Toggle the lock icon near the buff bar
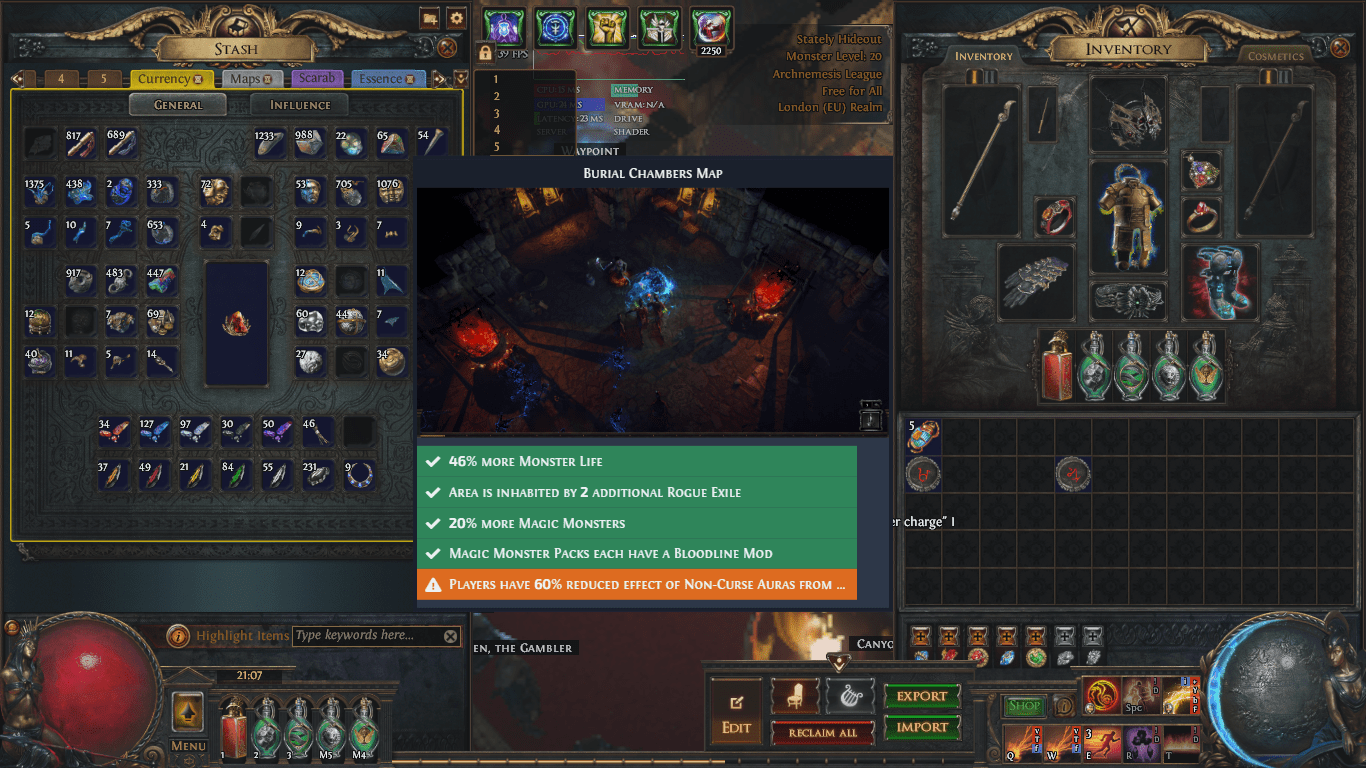This screenshot has height=768, width=1366. pos(486,53)
